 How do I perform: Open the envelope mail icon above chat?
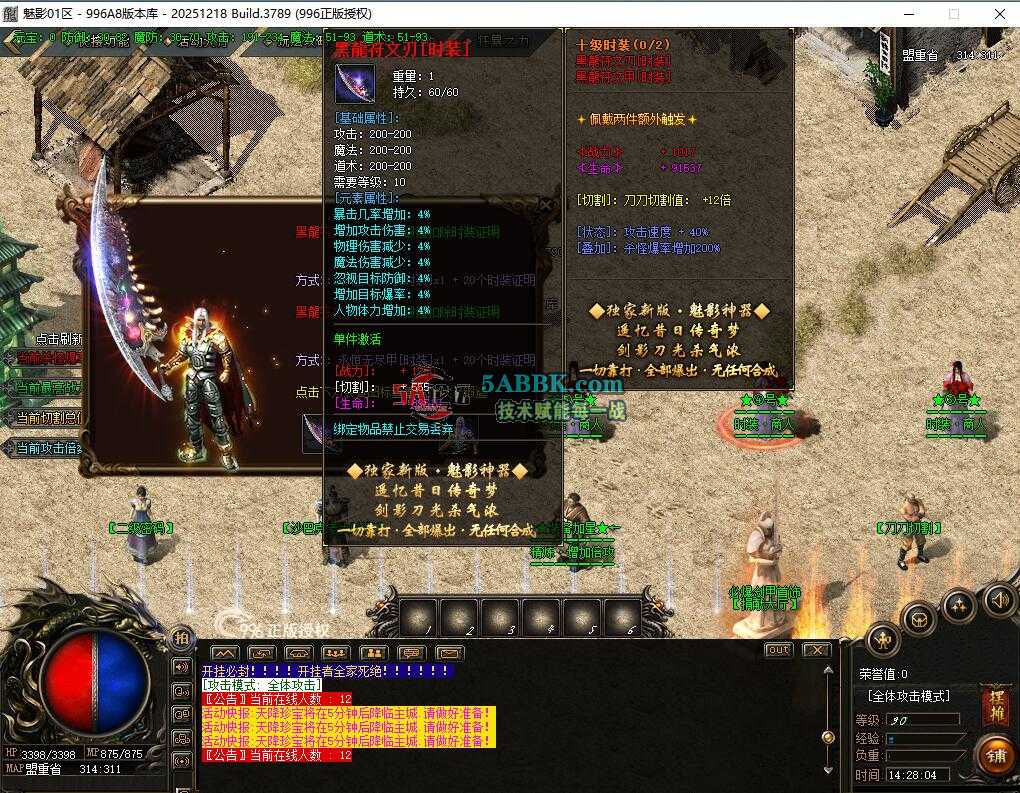[450, 652]
